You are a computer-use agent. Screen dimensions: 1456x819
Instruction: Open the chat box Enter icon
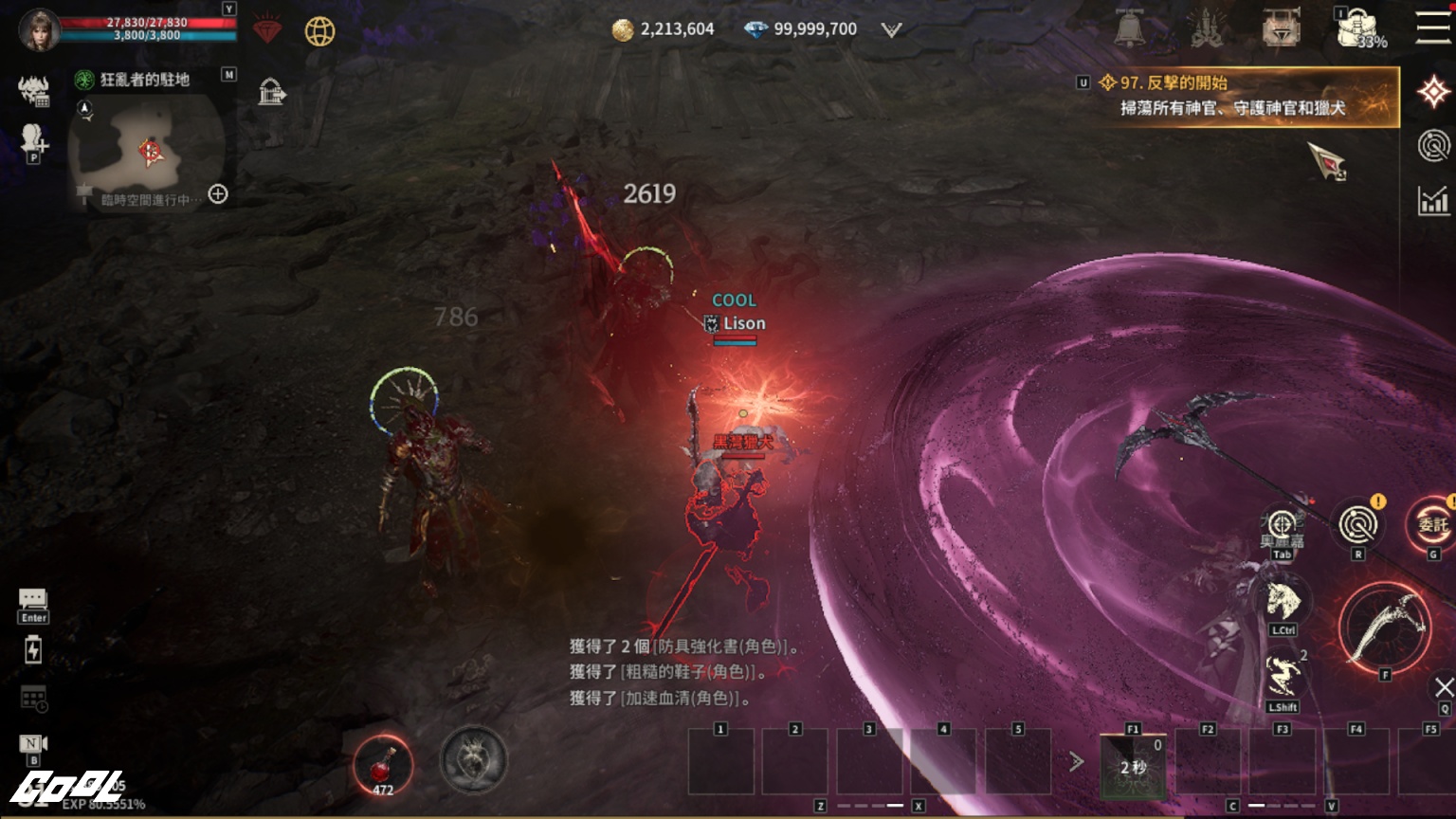coord(33,604)
